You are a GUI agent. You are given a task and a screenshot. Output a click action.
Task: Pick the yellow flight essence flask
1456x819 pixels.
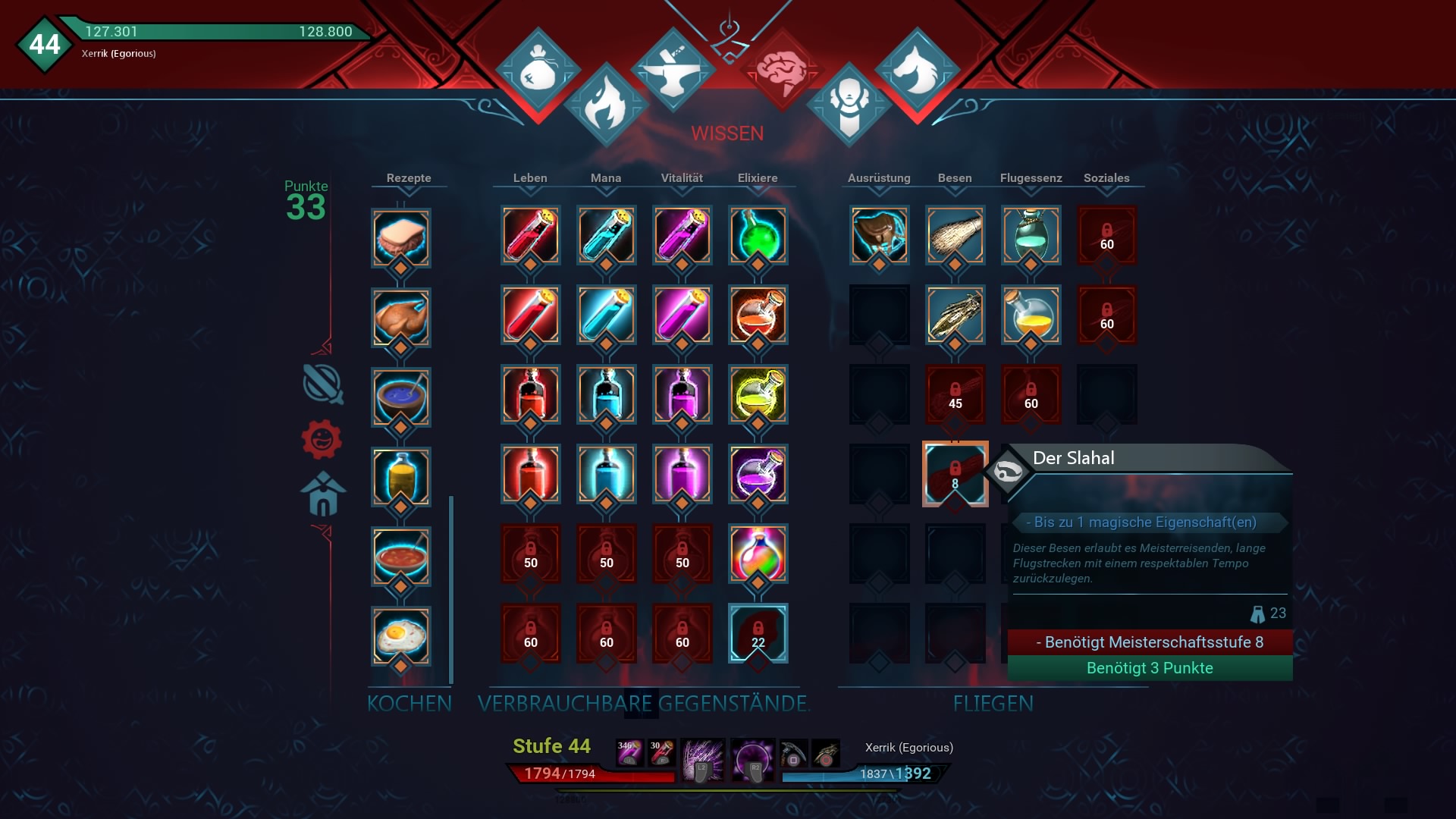(x=1031, y=315)
